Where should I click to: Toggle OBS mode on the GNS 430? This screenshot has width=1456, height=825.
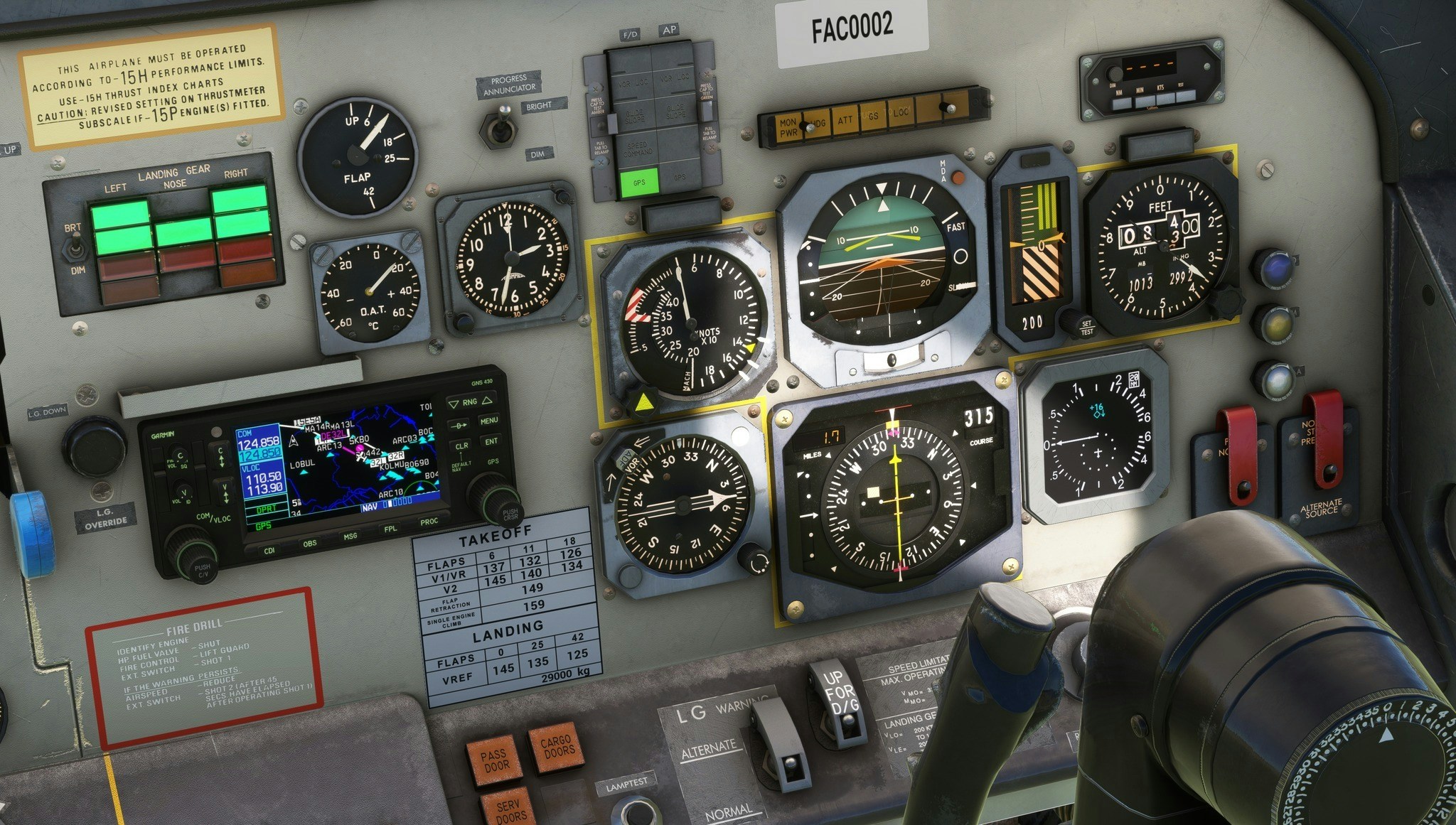tap(310, 544)
